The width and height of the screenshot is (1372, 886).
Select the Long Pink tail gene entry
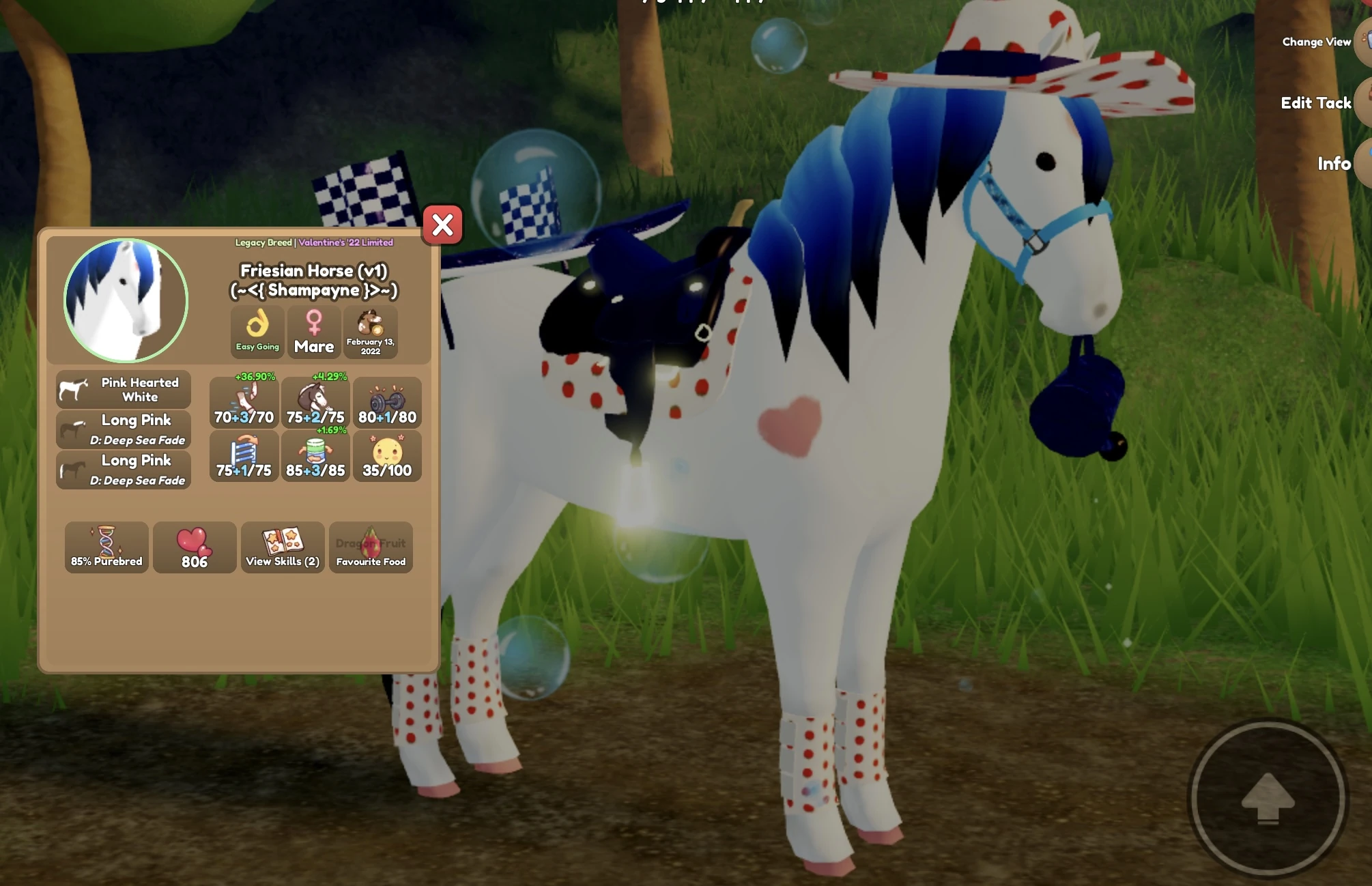[123, 470]
